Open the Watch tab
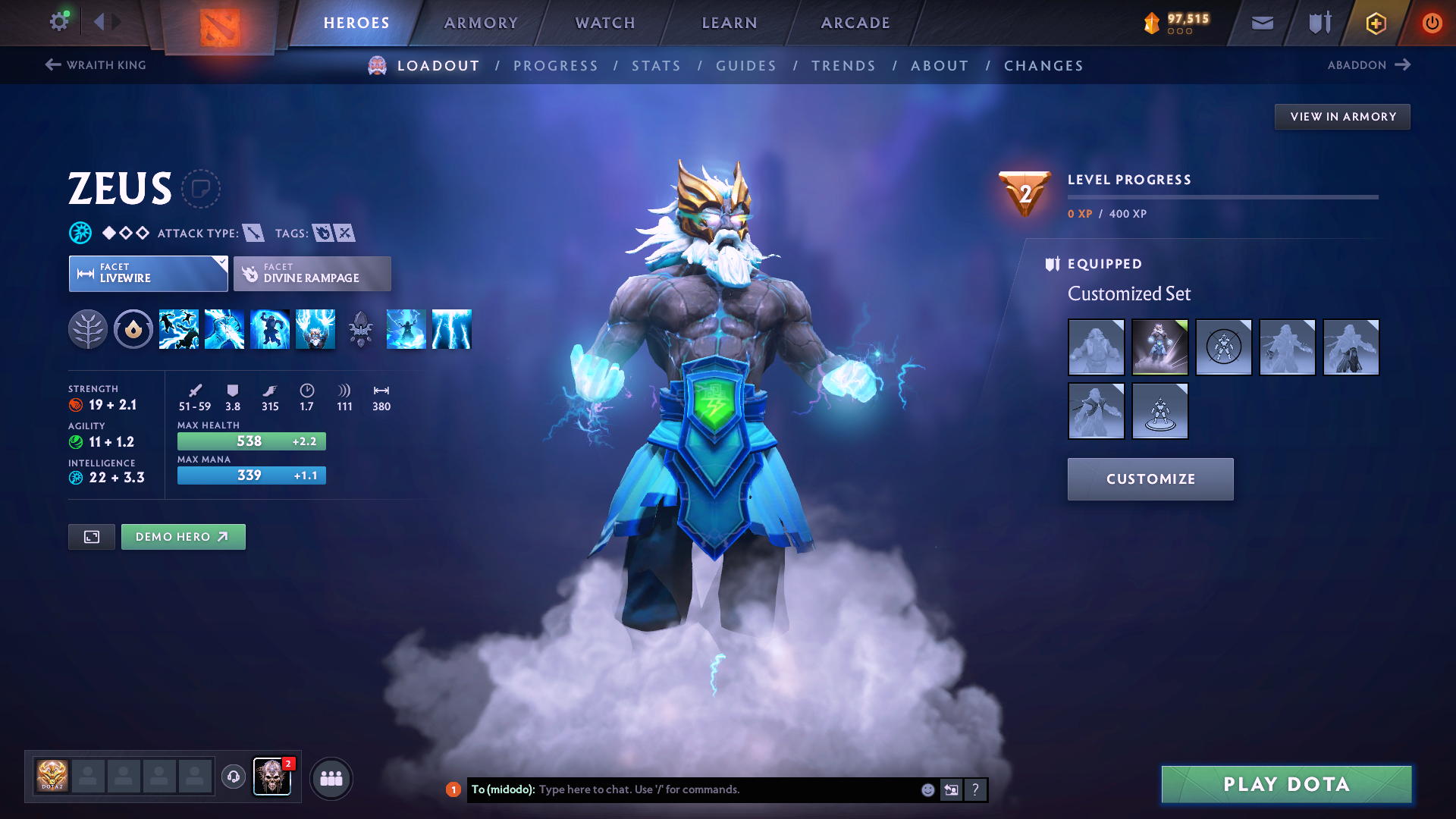The image size is (1456, 819). coord(605,23)
